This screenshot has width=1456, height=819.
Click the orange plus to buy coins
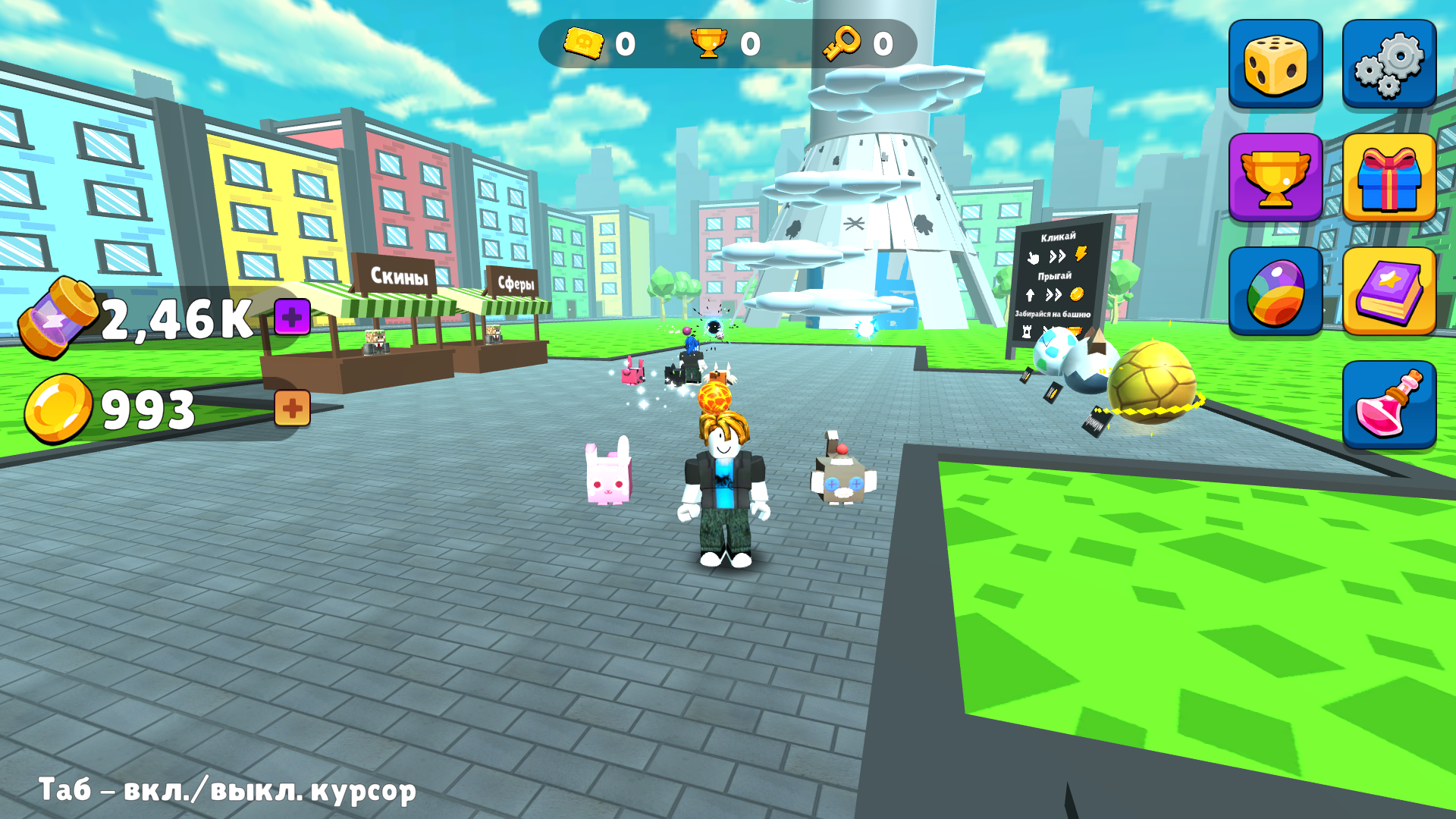pyautogui.click(x=292, y=407)
